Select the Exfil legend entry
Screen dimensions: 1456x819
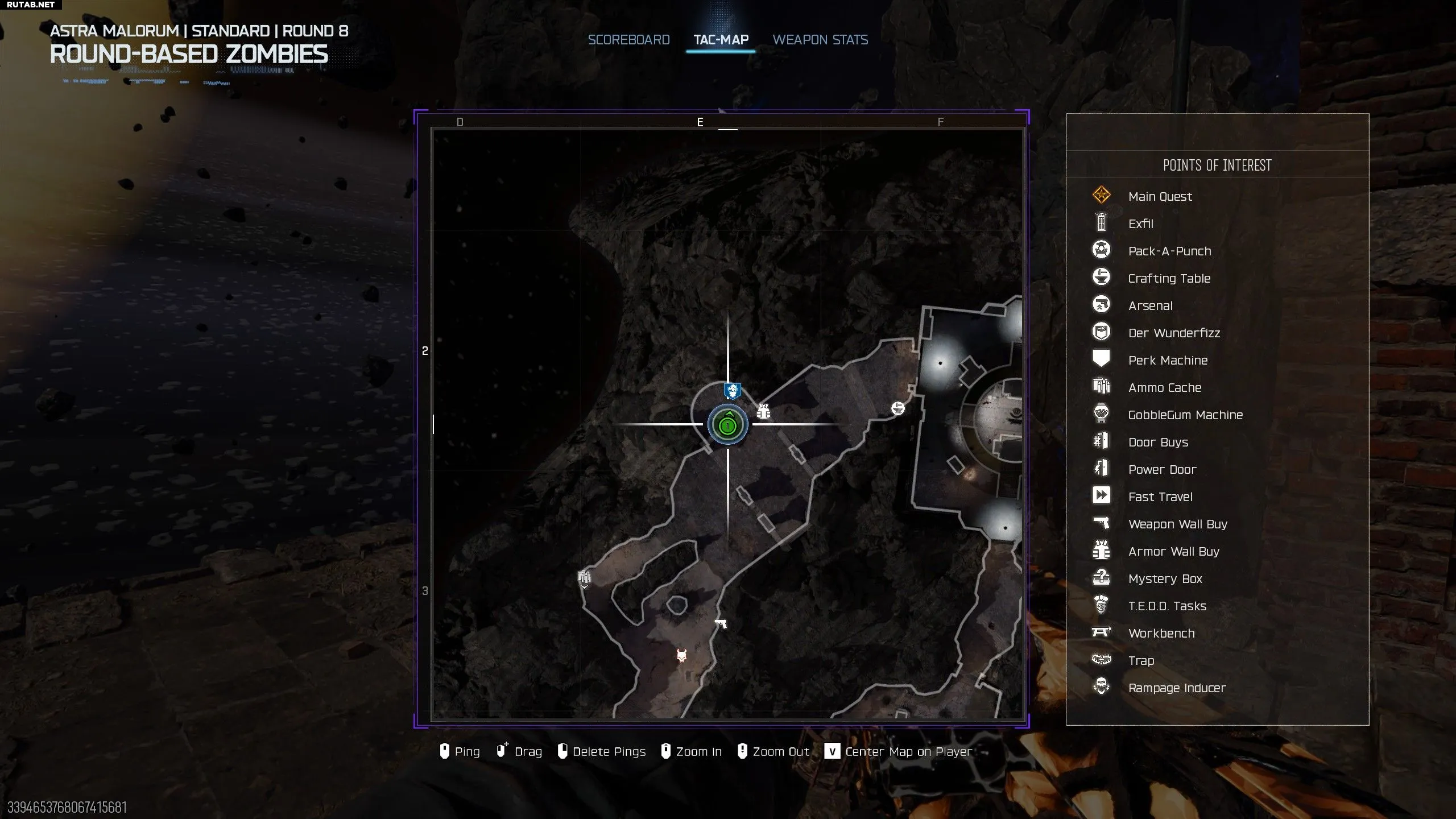click(1140, 224)
